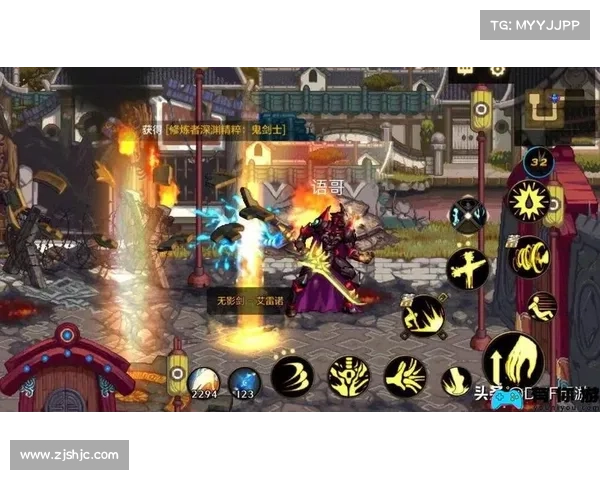The height and width of the screenshot is (480, 600).
Task: Tap the small skill showing 32
Action: (539, 159)
